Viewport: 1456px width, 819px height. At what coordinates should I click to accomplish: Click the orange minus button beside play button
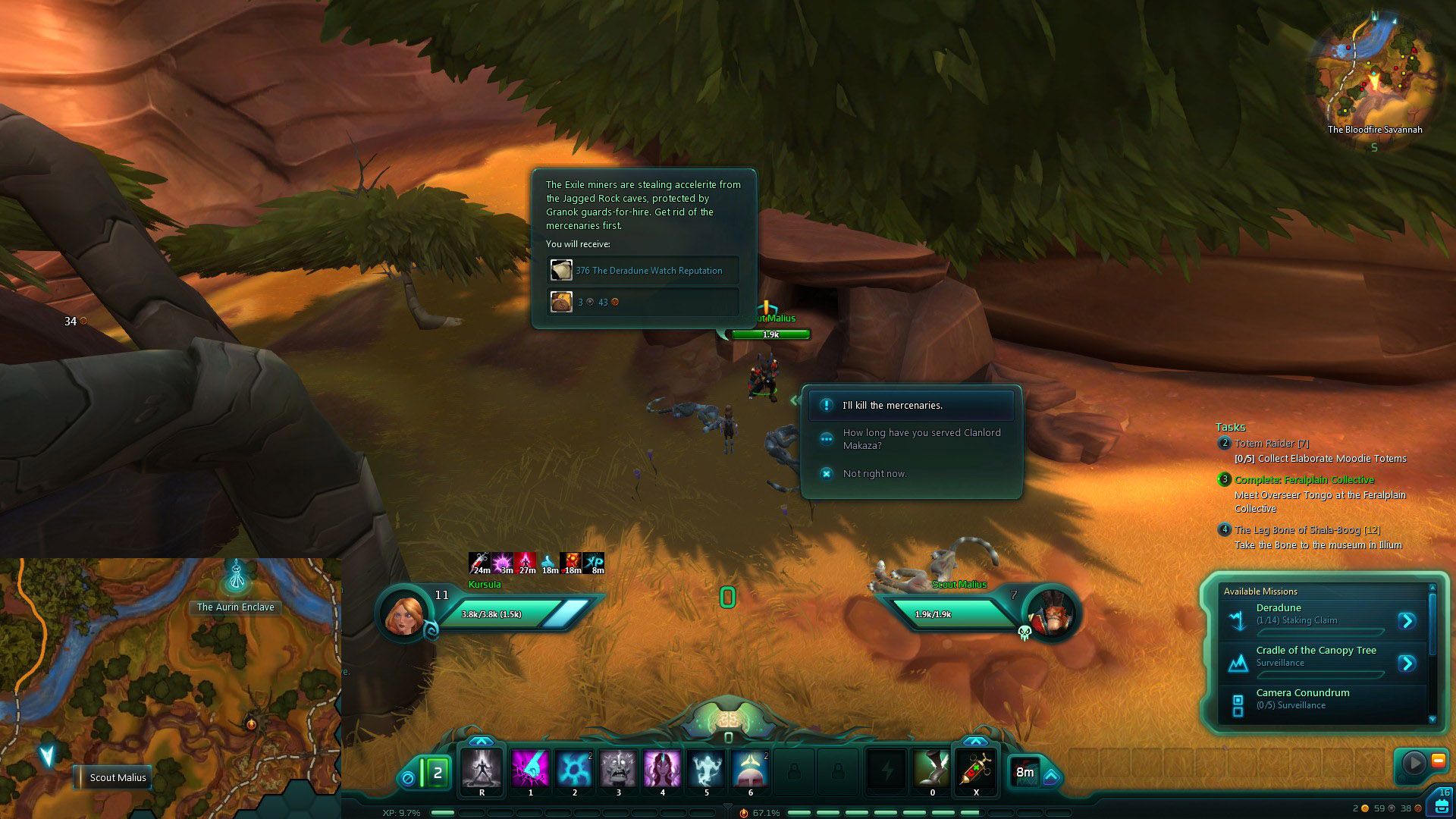1438,761
